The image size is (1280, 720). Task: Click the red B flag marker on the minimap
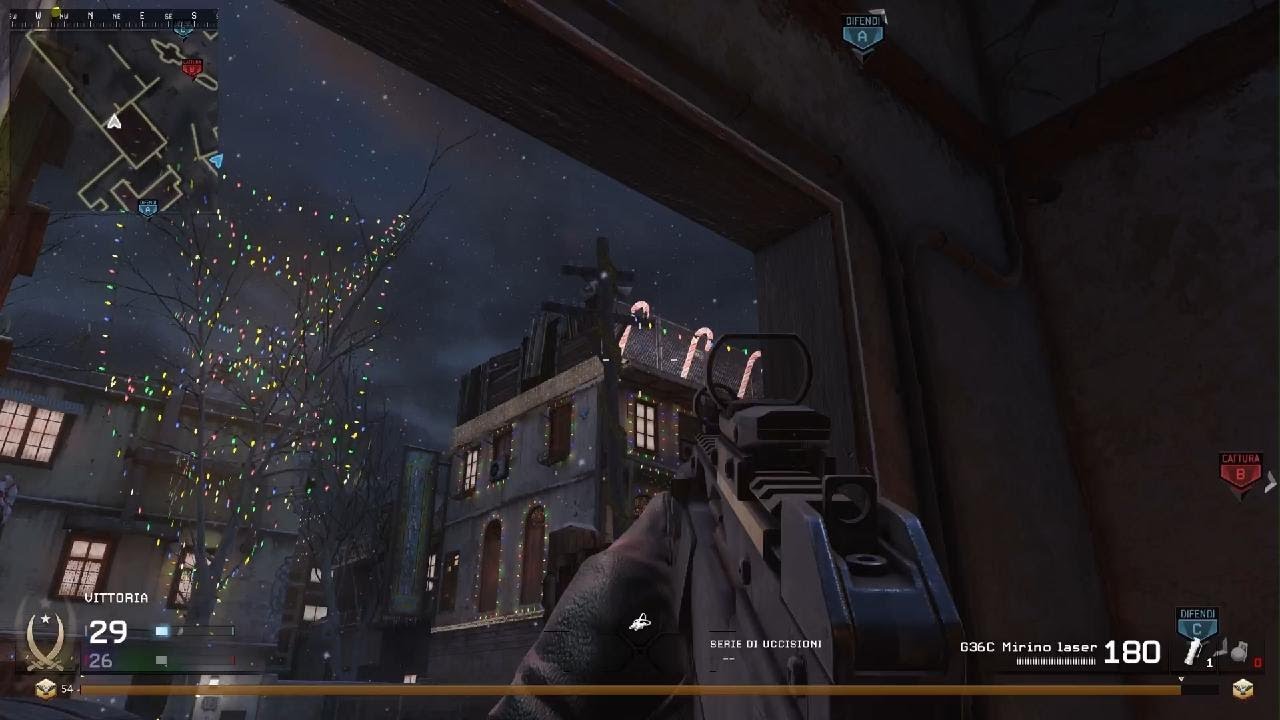pos(191,67)
